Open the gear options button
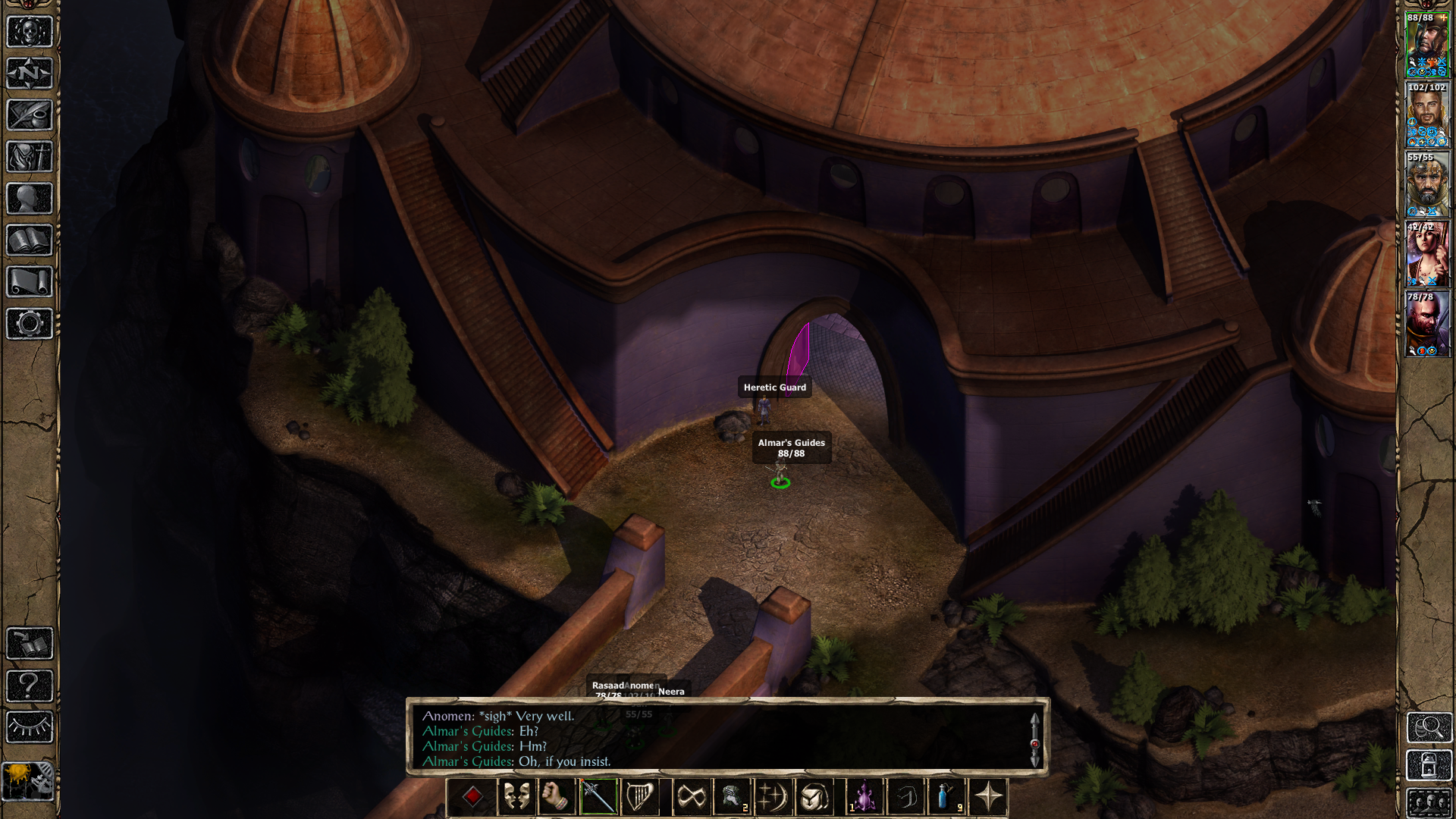 coord(30,324)
